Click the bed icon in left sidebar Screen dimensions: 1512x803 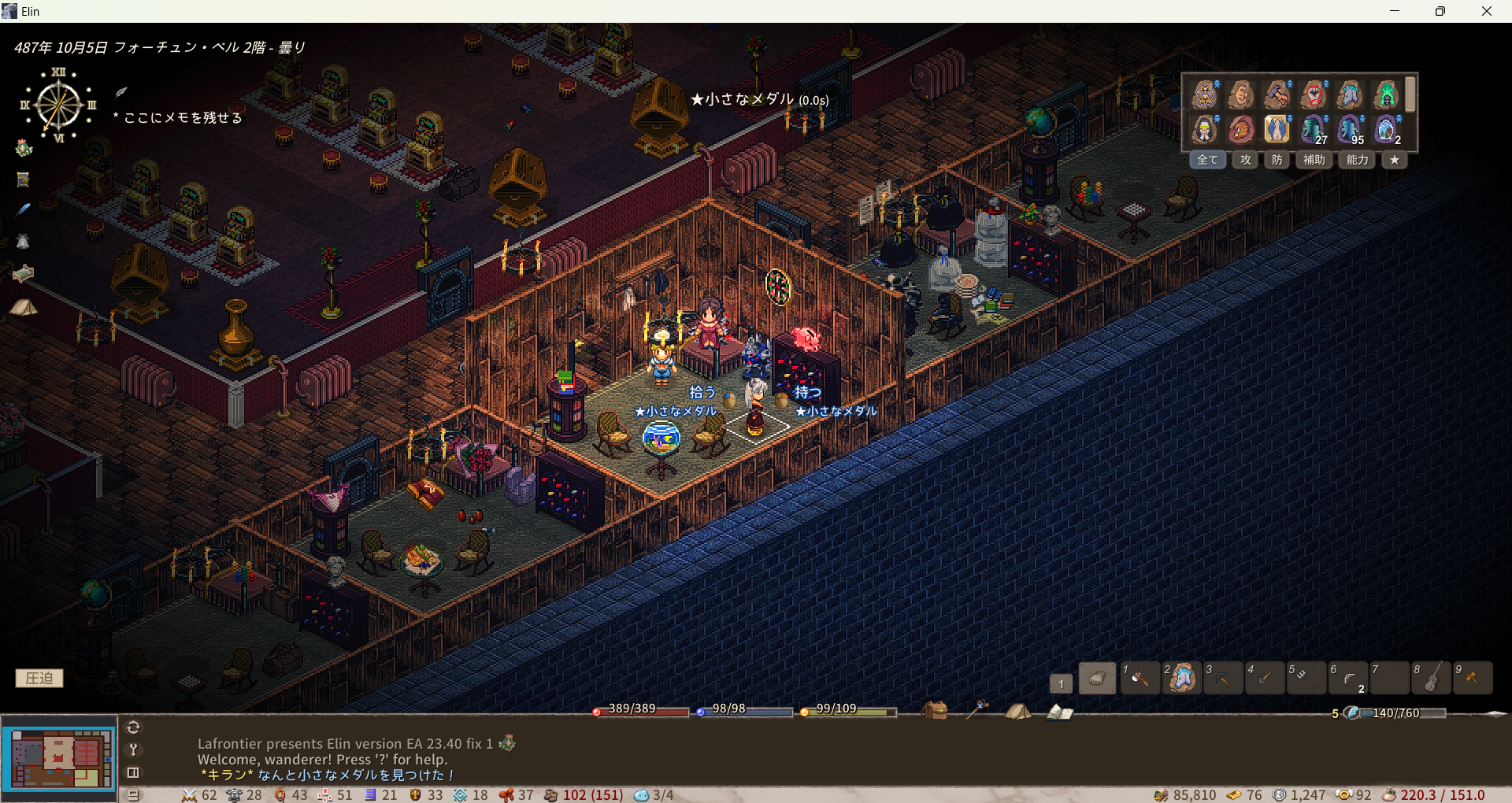pyautogui.click(x=23, y=273)
